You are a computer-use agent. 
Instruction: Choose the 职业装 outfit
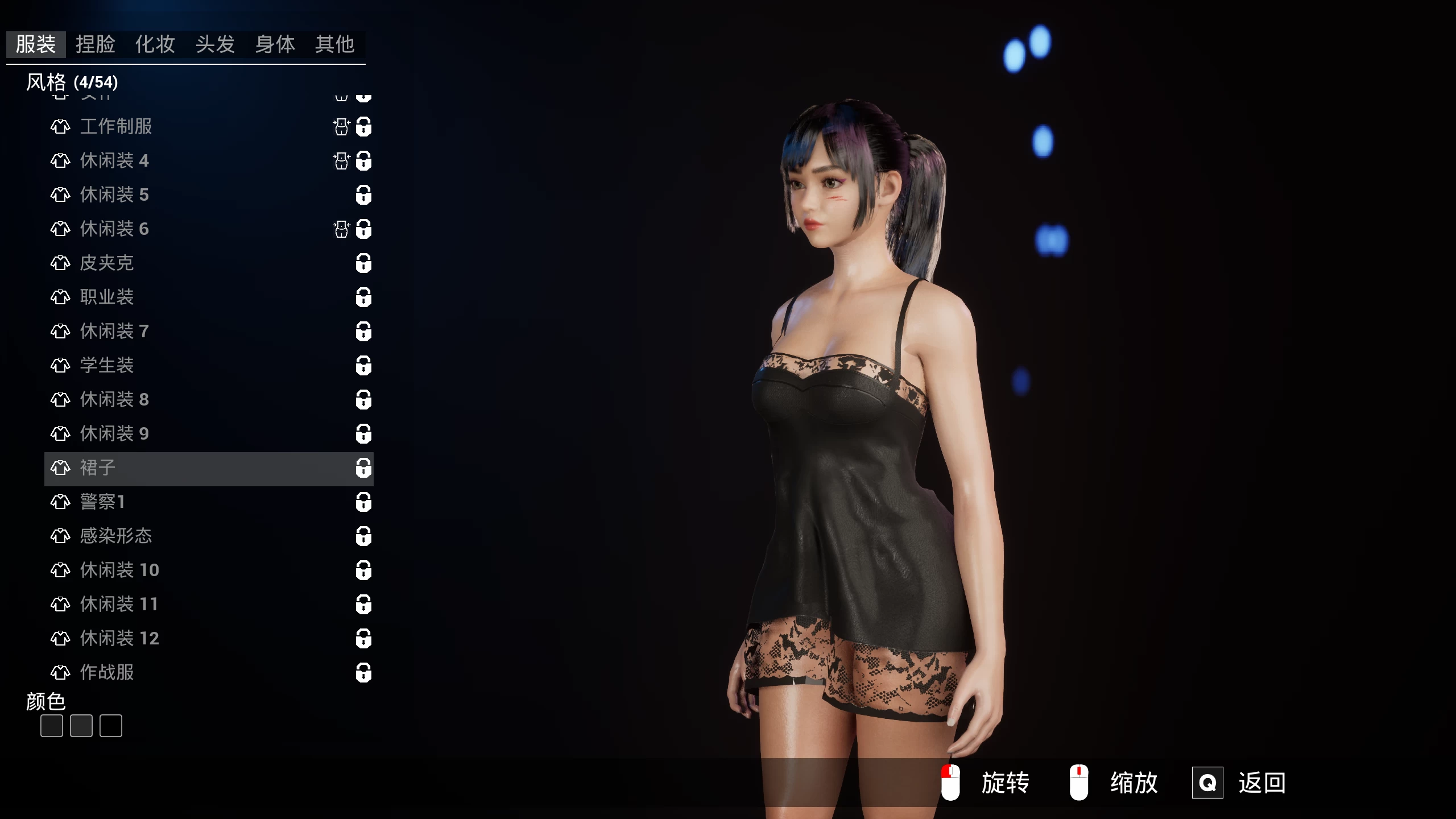coord(107,297)
